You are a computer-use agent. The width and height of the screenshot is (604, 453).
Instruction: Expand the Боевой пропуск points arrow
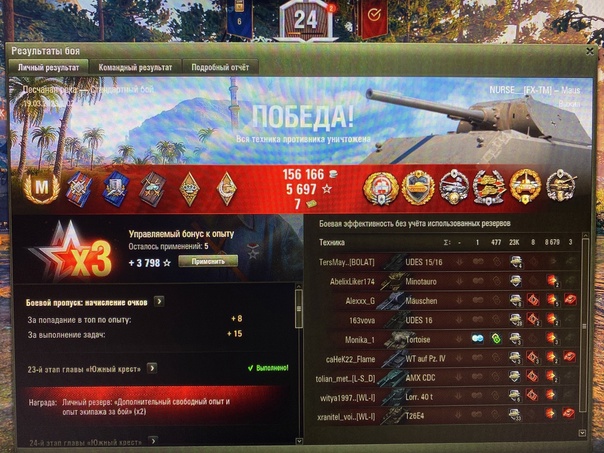159,299
